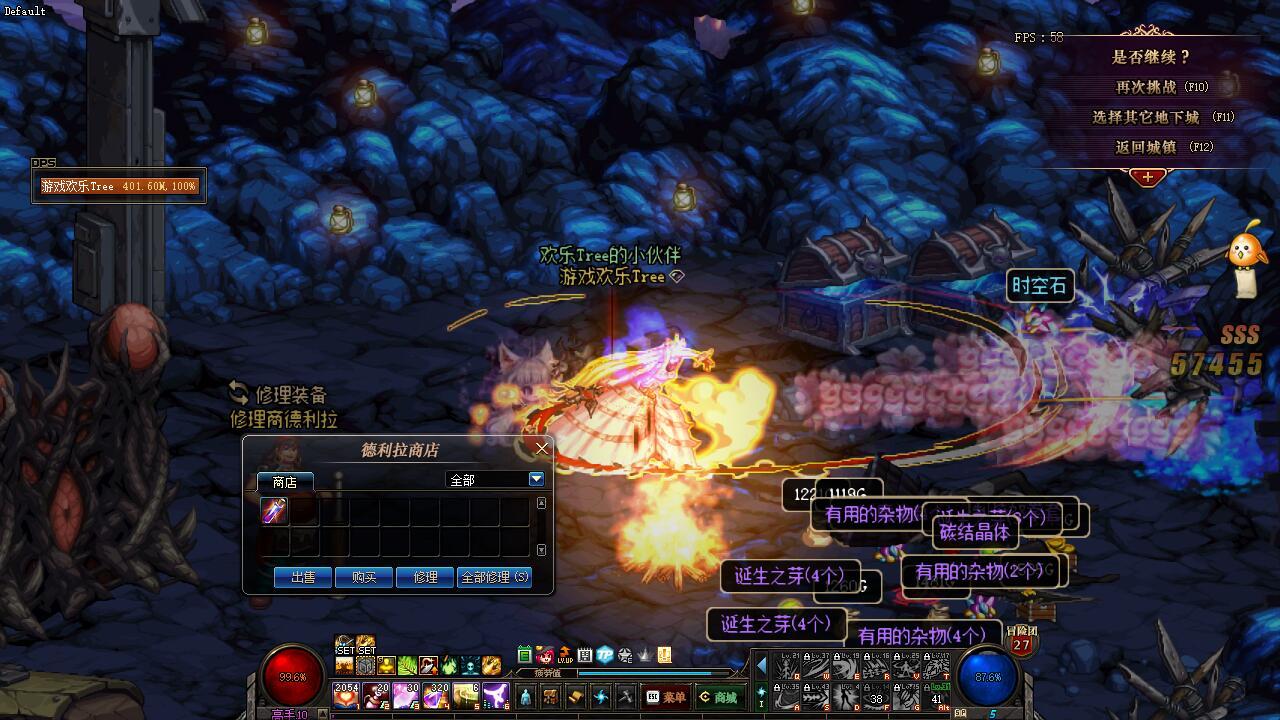Use the purple gem item in quickslot 4
Image resolution: width=1280 pixels, height=720 pixels.
(x=436, y=695)
